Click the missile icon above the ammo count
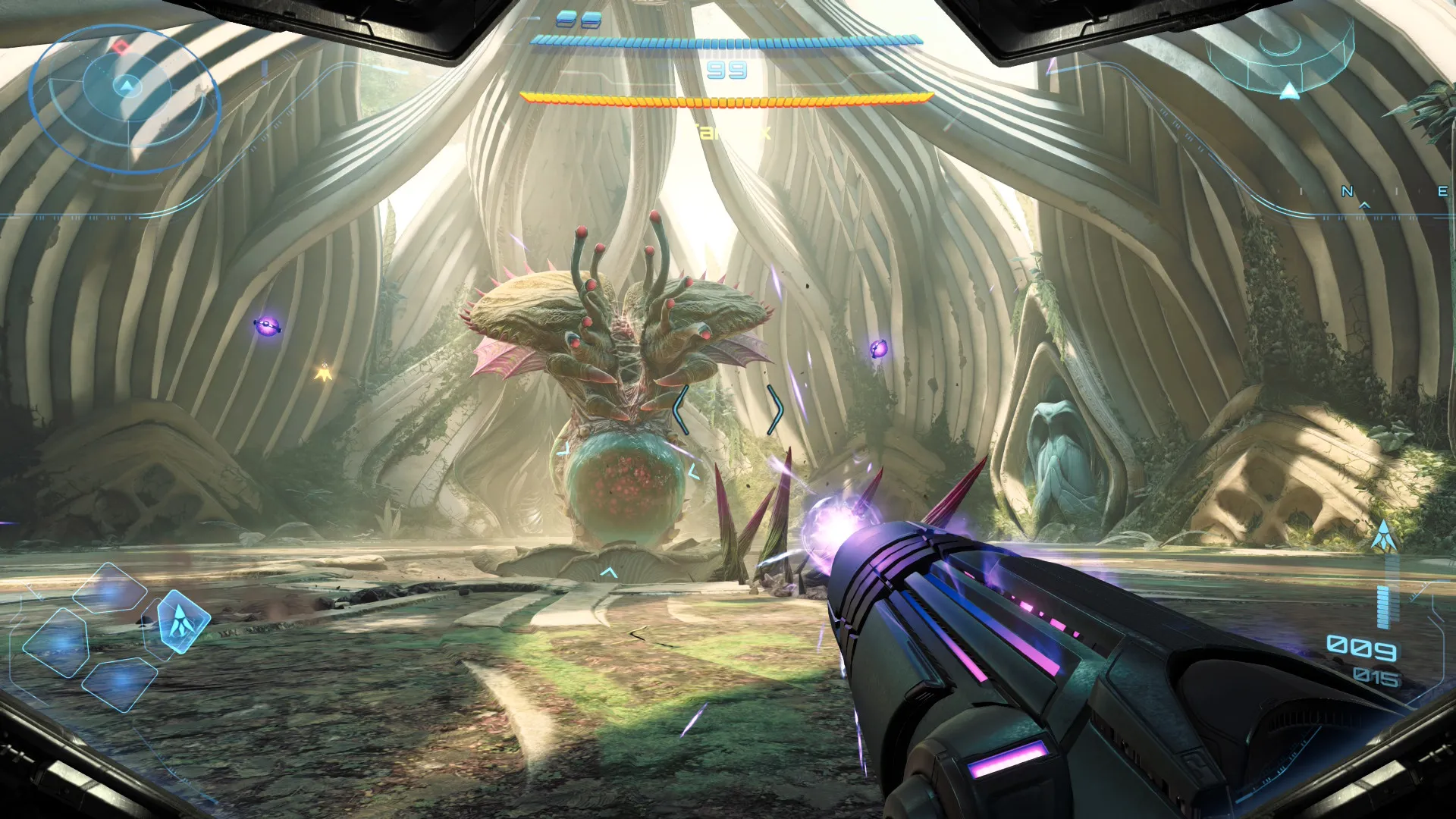Screen dimensions: 1456x819 tap(1384, 536)
